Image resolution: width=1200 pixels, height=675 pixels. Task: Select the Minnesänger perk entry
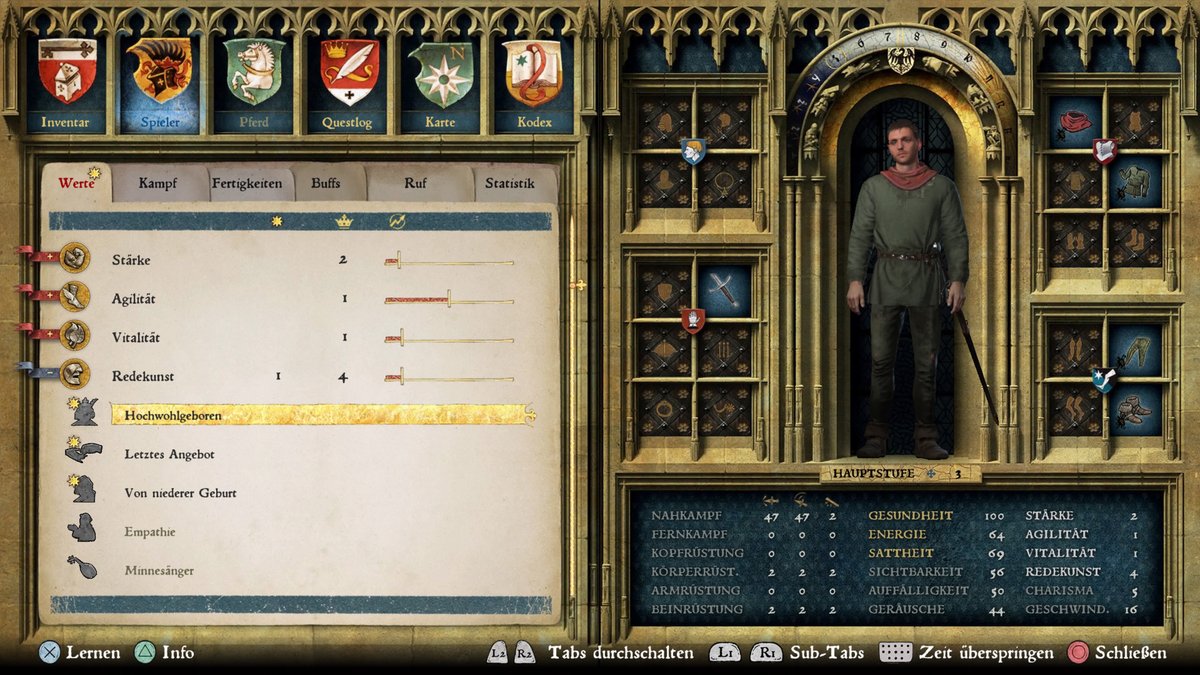pos(159,570)
